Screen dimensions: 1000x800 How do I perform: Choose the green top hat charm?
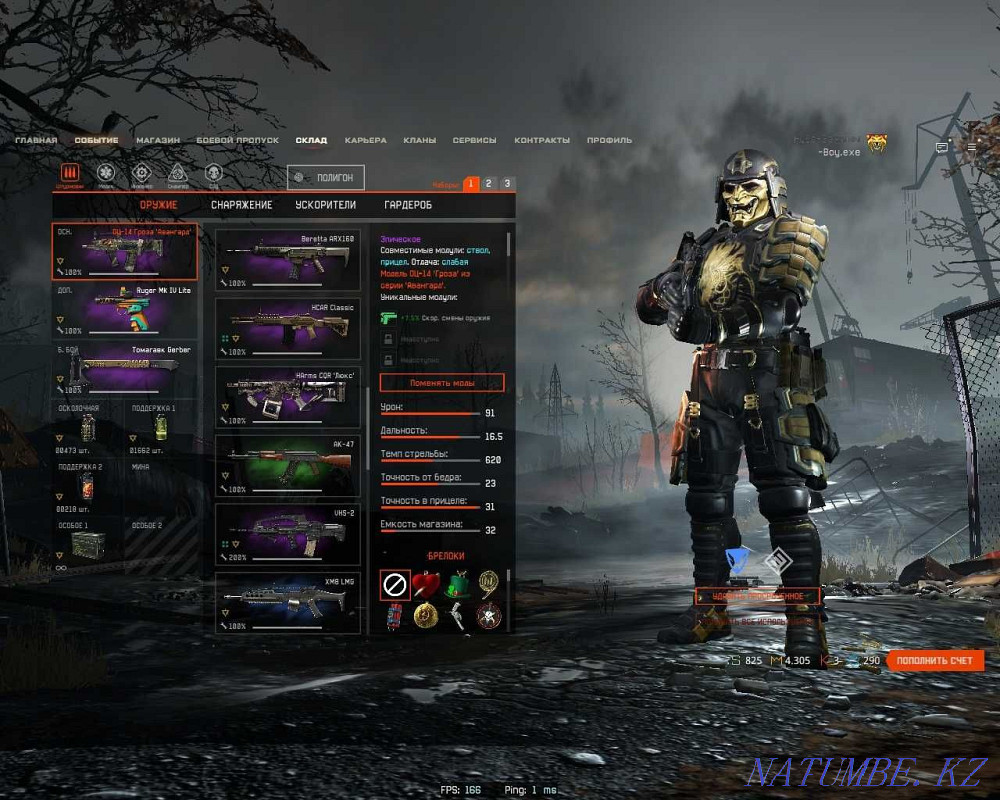[x=459, y=584]
